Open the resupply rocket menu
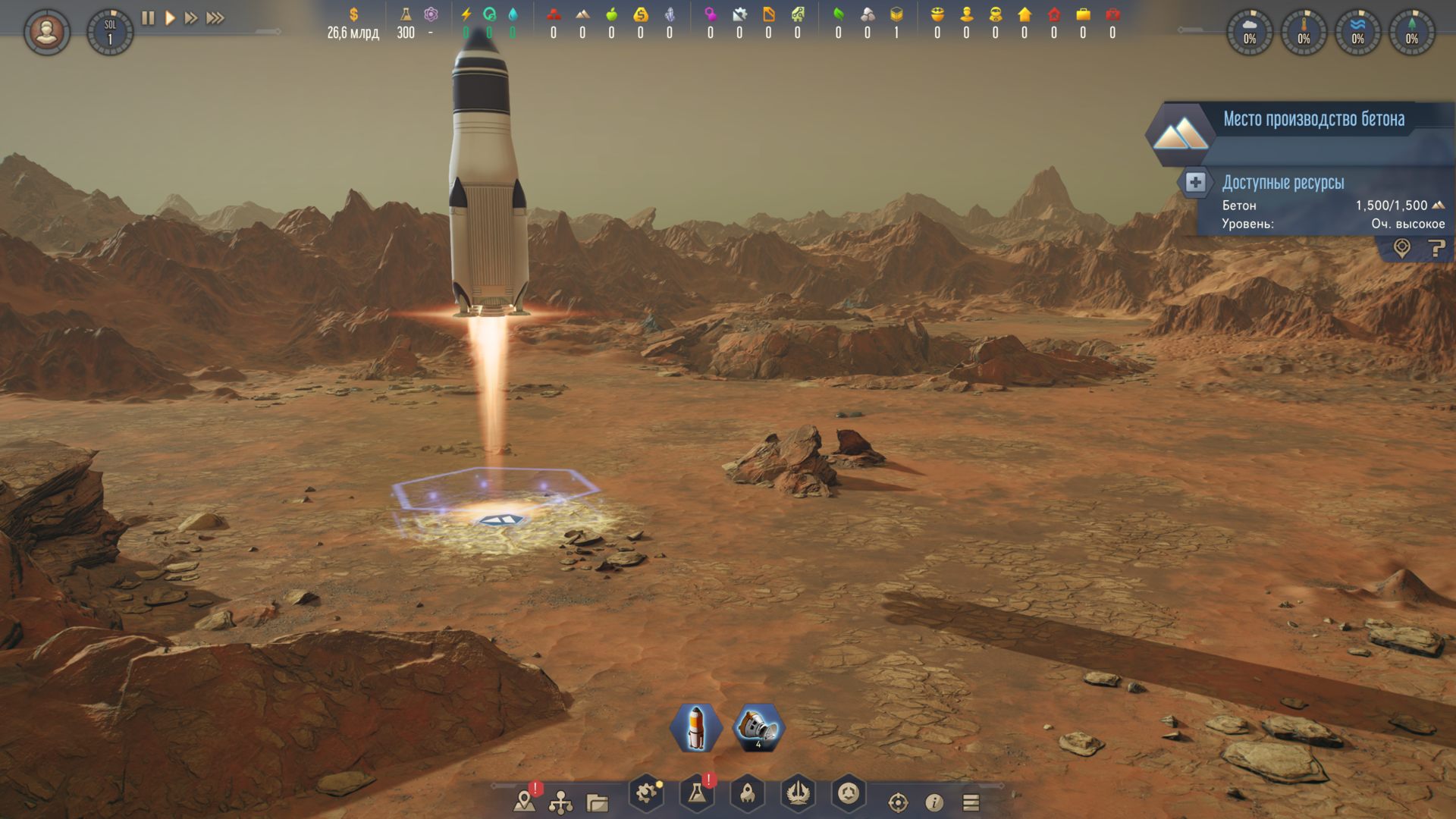Screen dimensions: 1456x819 pyautogui.click(x=747, y=794)
